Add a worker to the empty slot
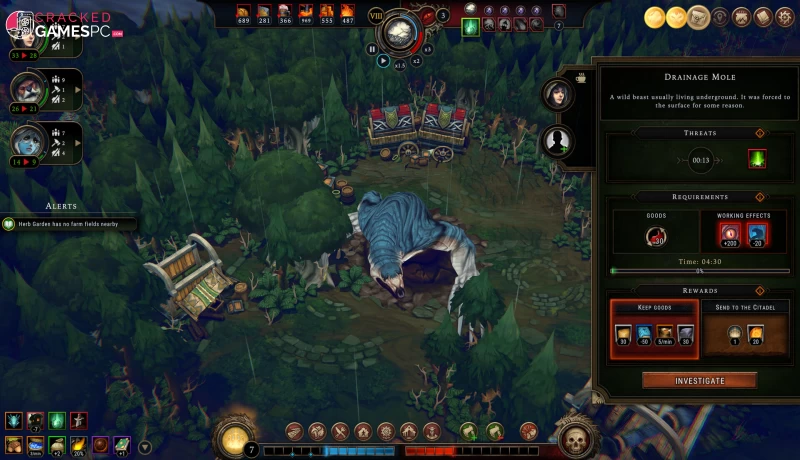The width and height of the screenshot is (800, 460). (x=557, y=141)
